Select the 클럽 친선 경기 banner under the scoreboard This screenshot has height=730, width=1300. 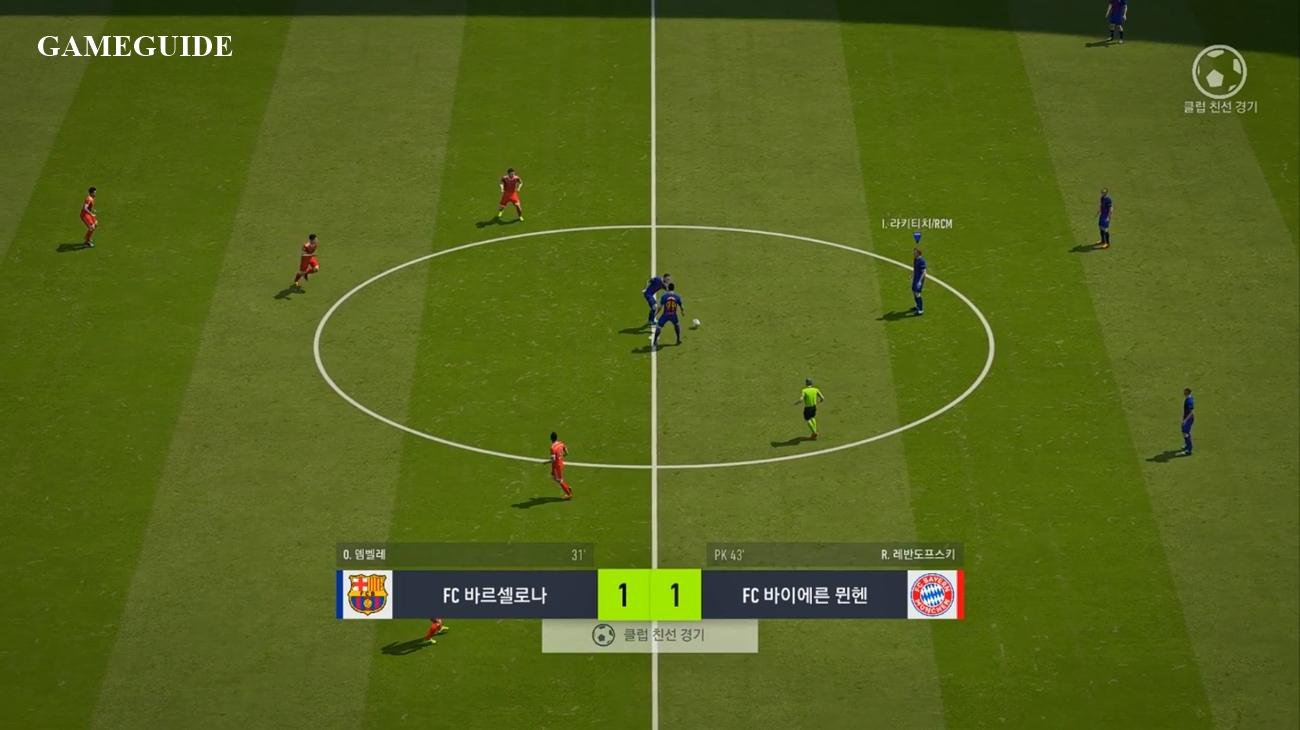(x=650, y=635)
